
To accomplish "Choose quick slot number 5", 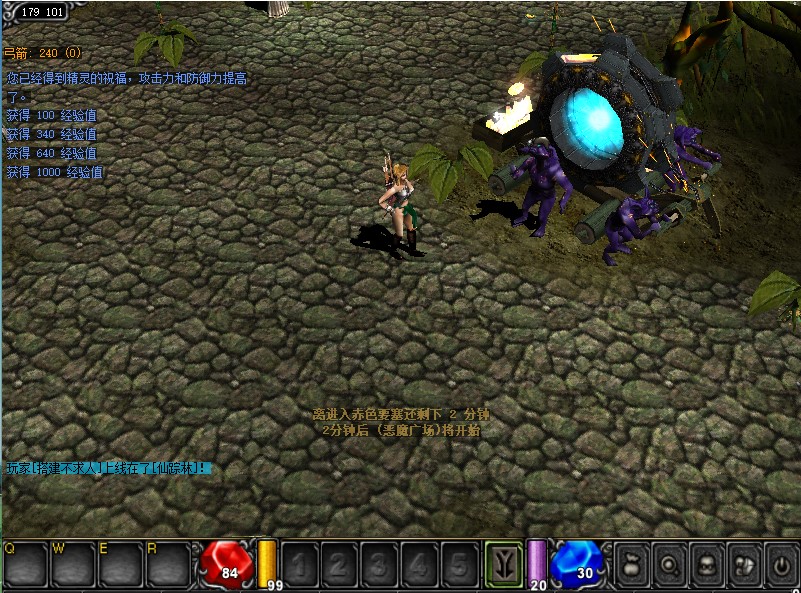I will coord(459,565).
